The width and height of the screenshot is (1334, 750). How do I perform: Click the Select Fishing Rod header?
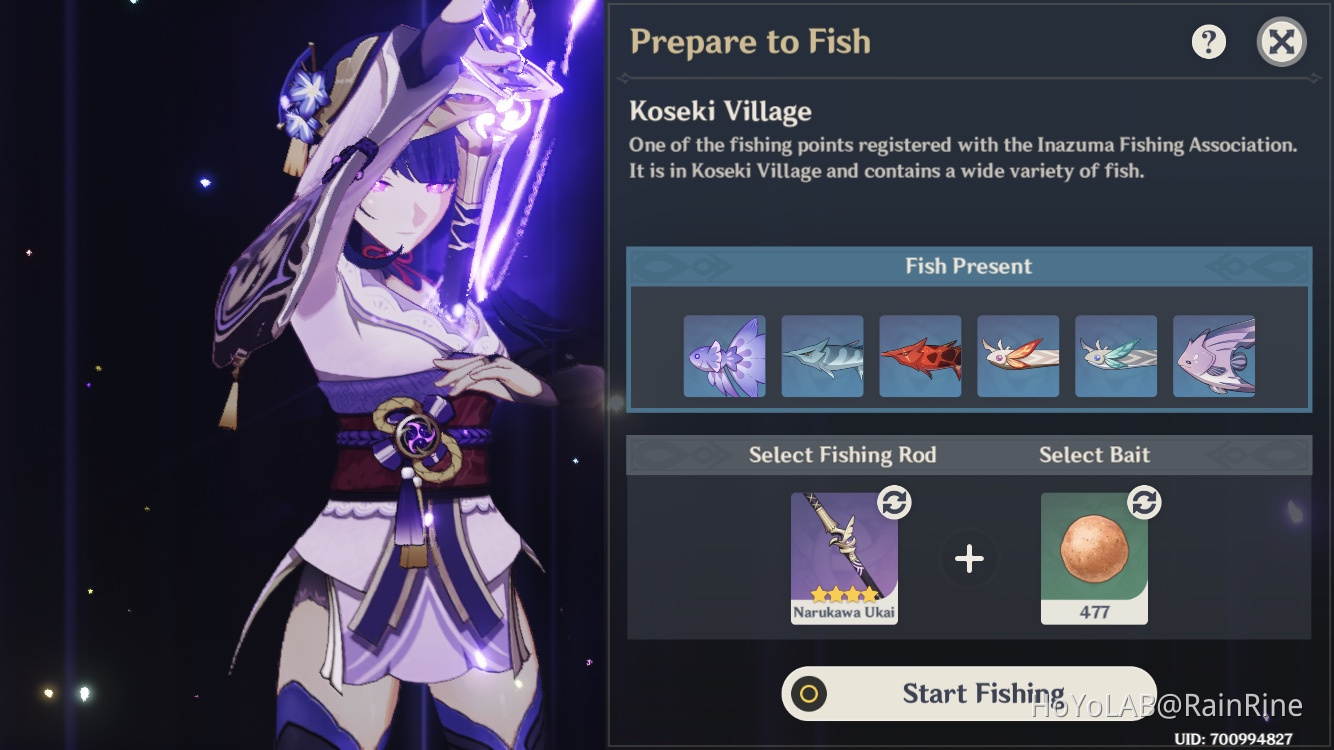click(x=843, y=454)
